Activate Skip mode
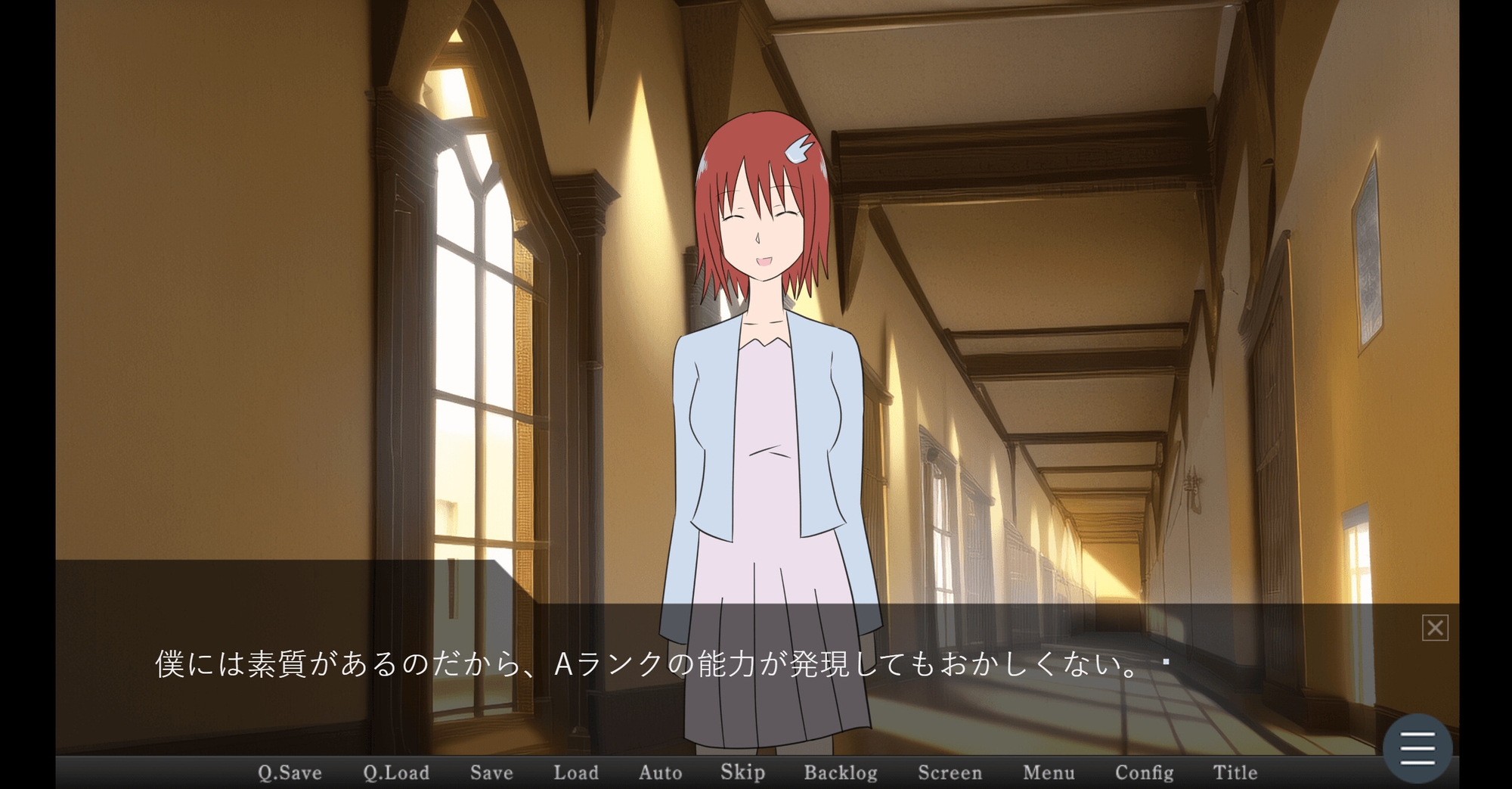This screenshot has width=1512, height=789. coord(742,772)
